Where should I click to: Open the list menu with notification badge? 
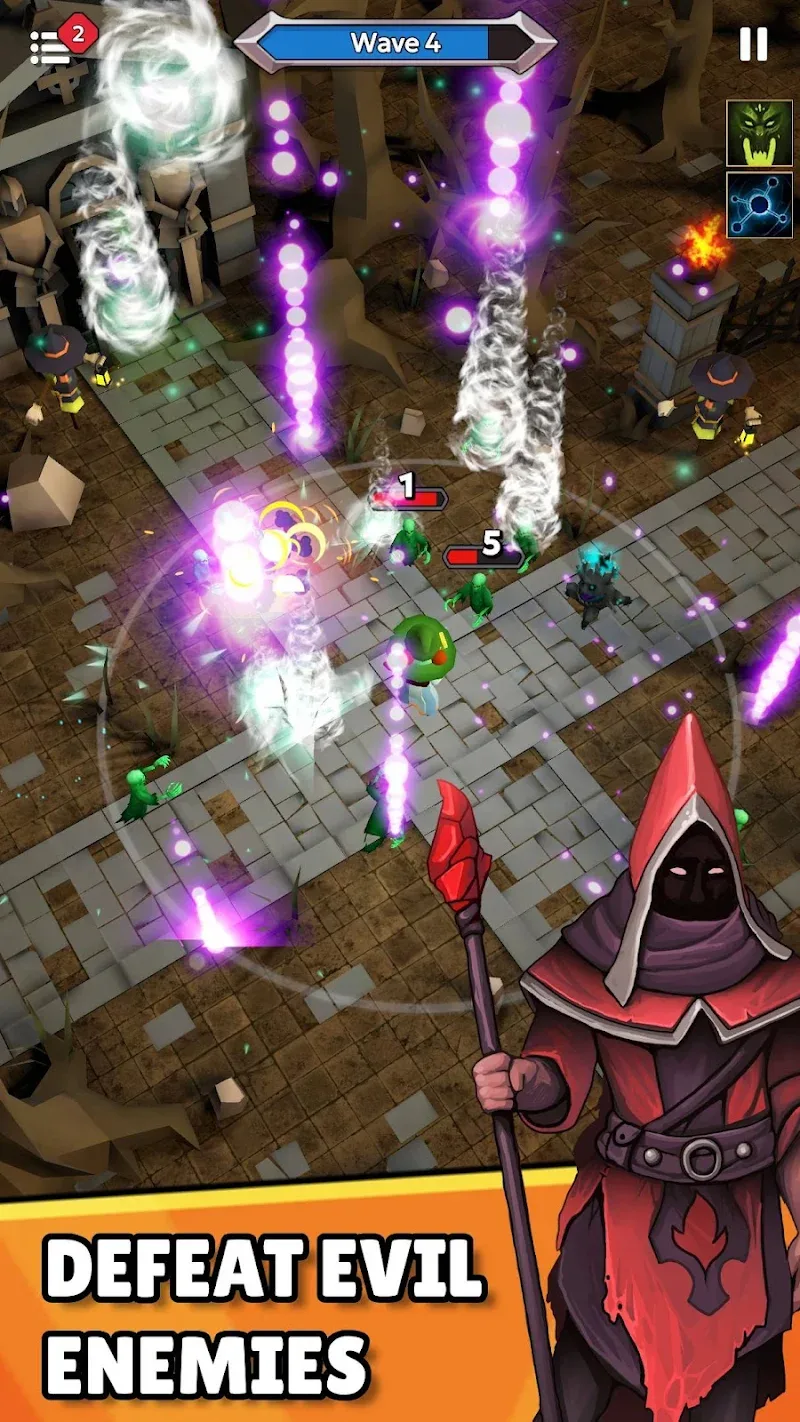click(x=52, y=46)
